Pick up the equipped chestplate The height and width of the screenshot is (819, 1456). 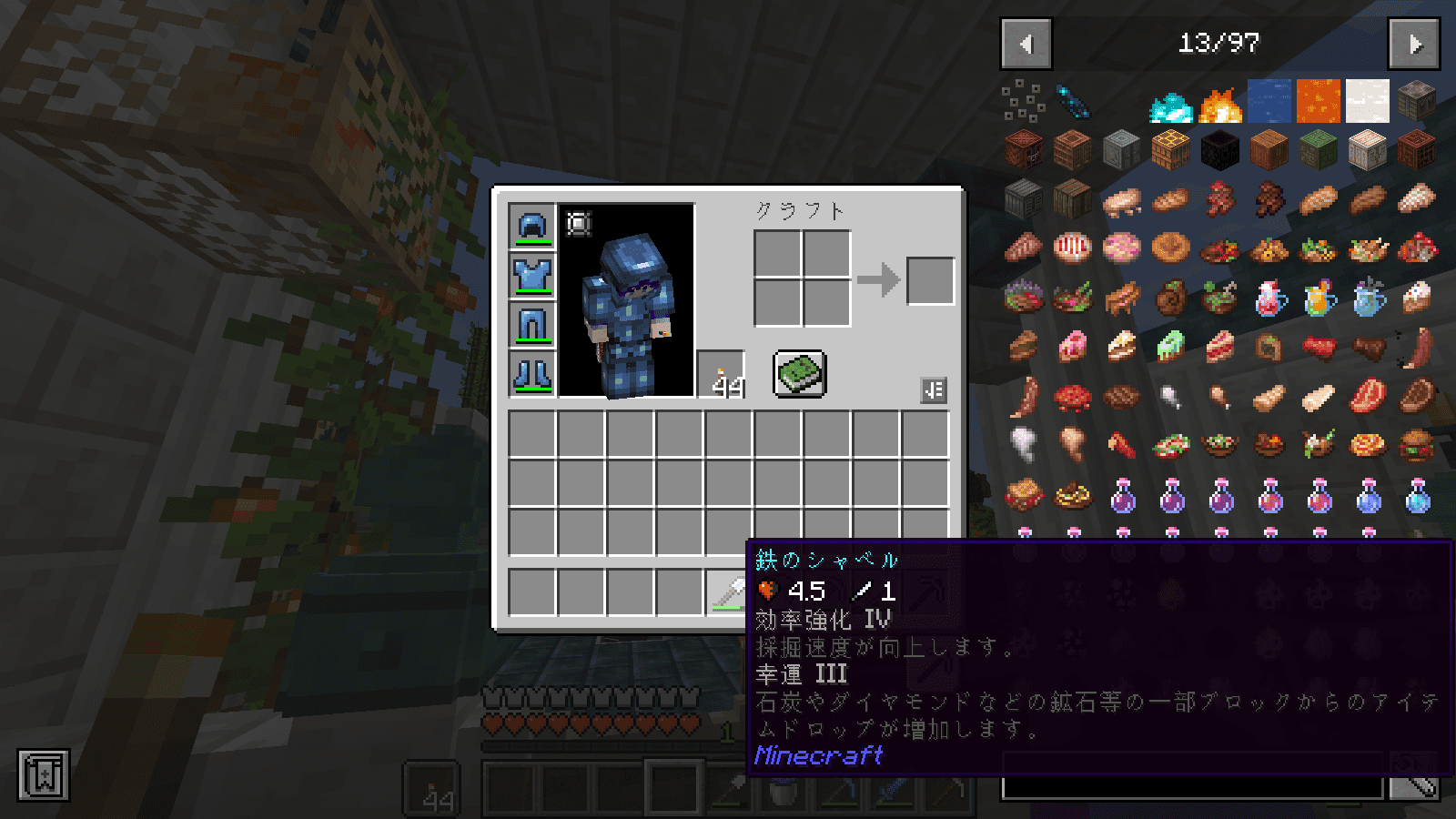tap(532, 275)
